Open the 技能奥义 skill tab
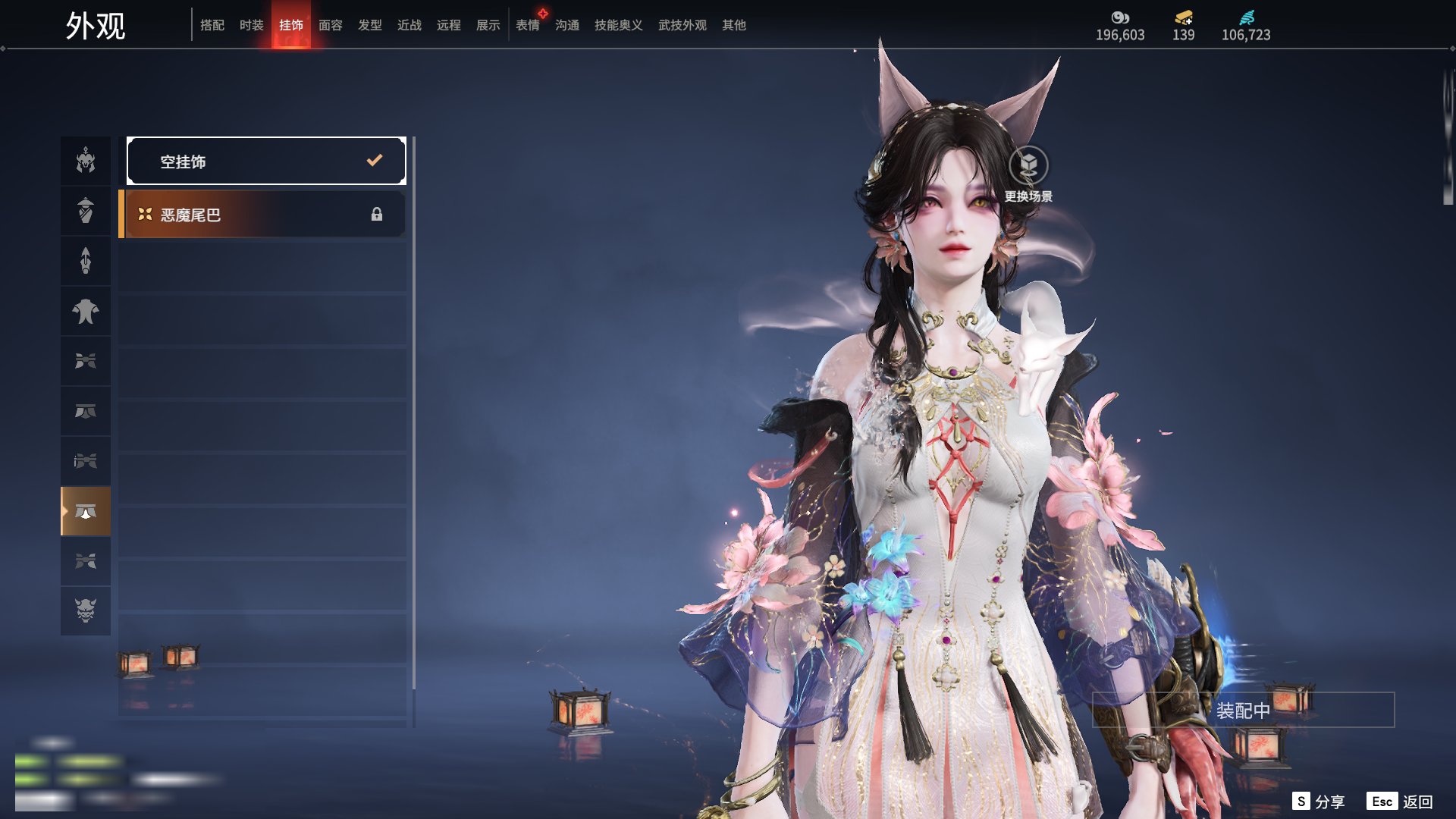The image size is (1456, 819). (x=619, y=25)
